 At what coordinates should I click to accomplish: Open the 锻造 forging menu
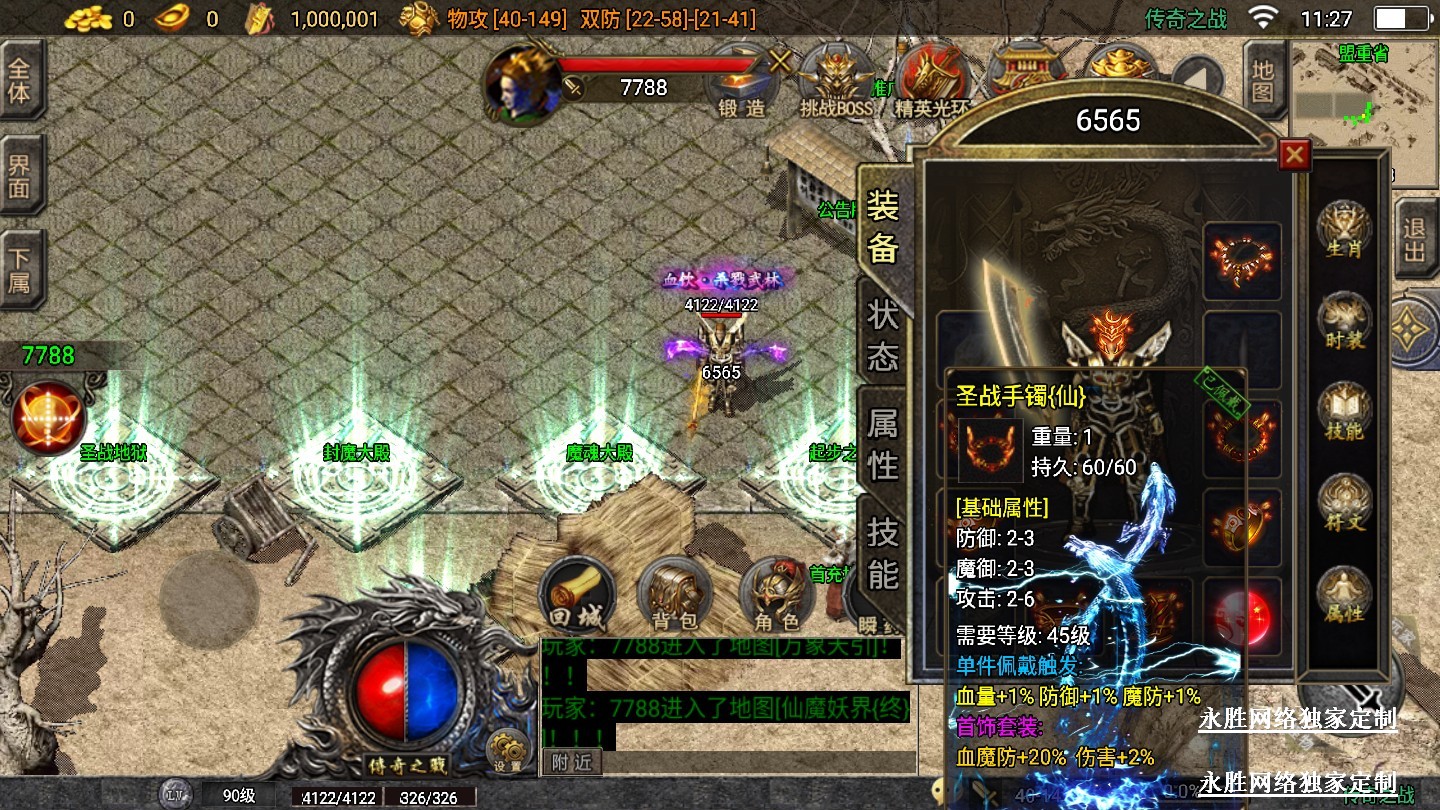tap(742, 86)
